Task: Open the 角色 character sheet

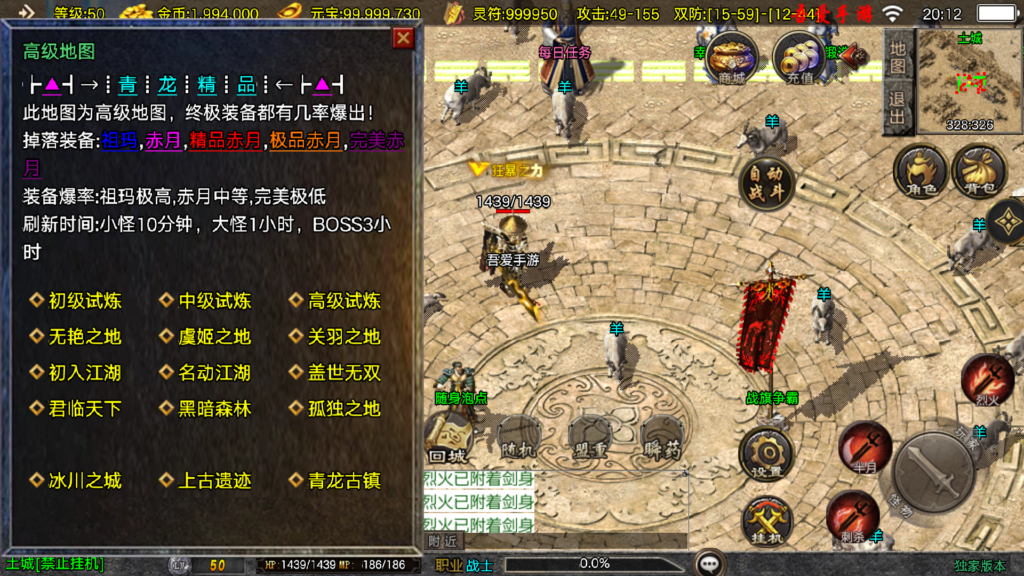Action: (x=920, y=170)
